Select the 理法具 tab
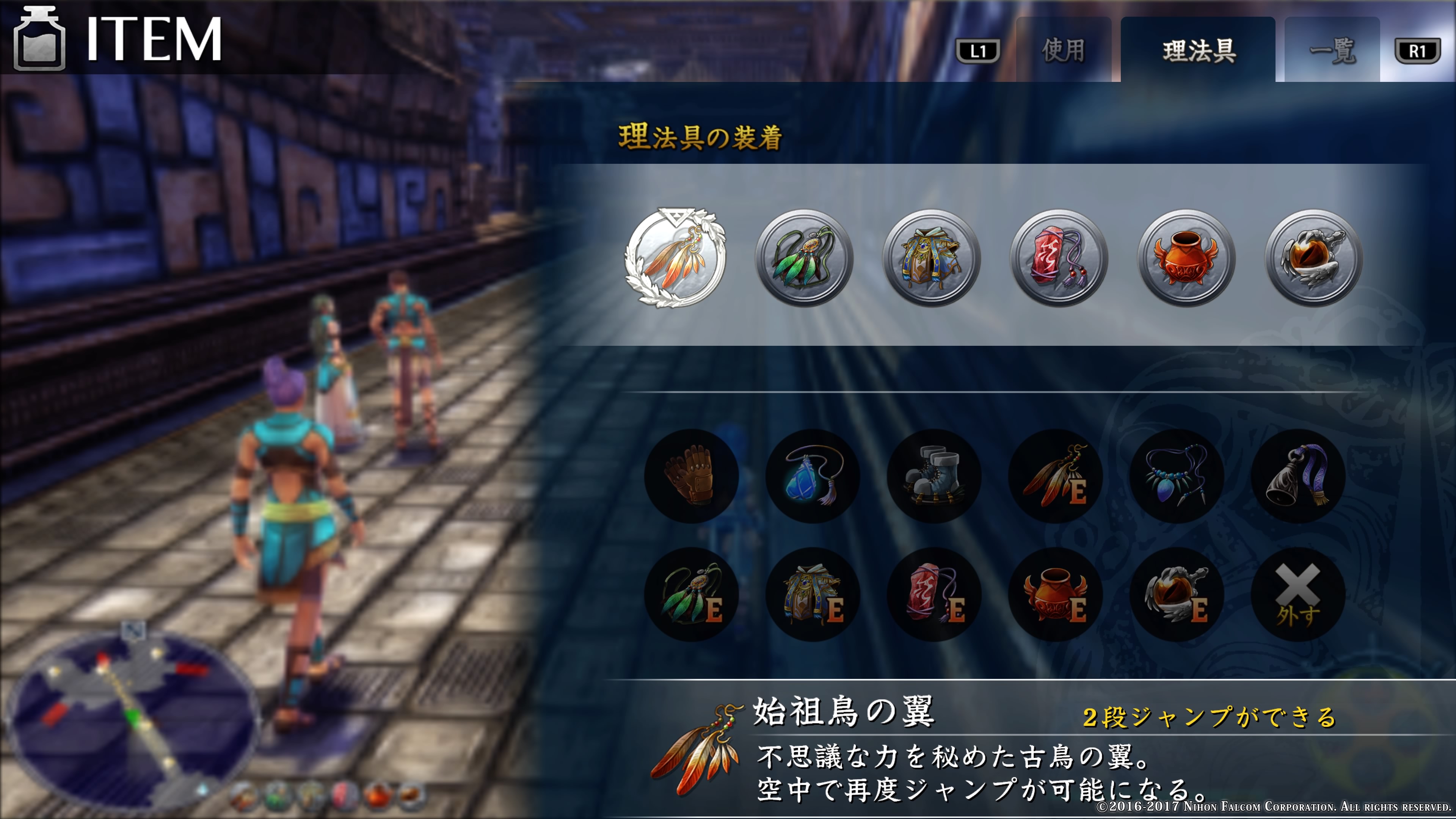Viewport: 1456px width, 819px height. click(1198, 51)
